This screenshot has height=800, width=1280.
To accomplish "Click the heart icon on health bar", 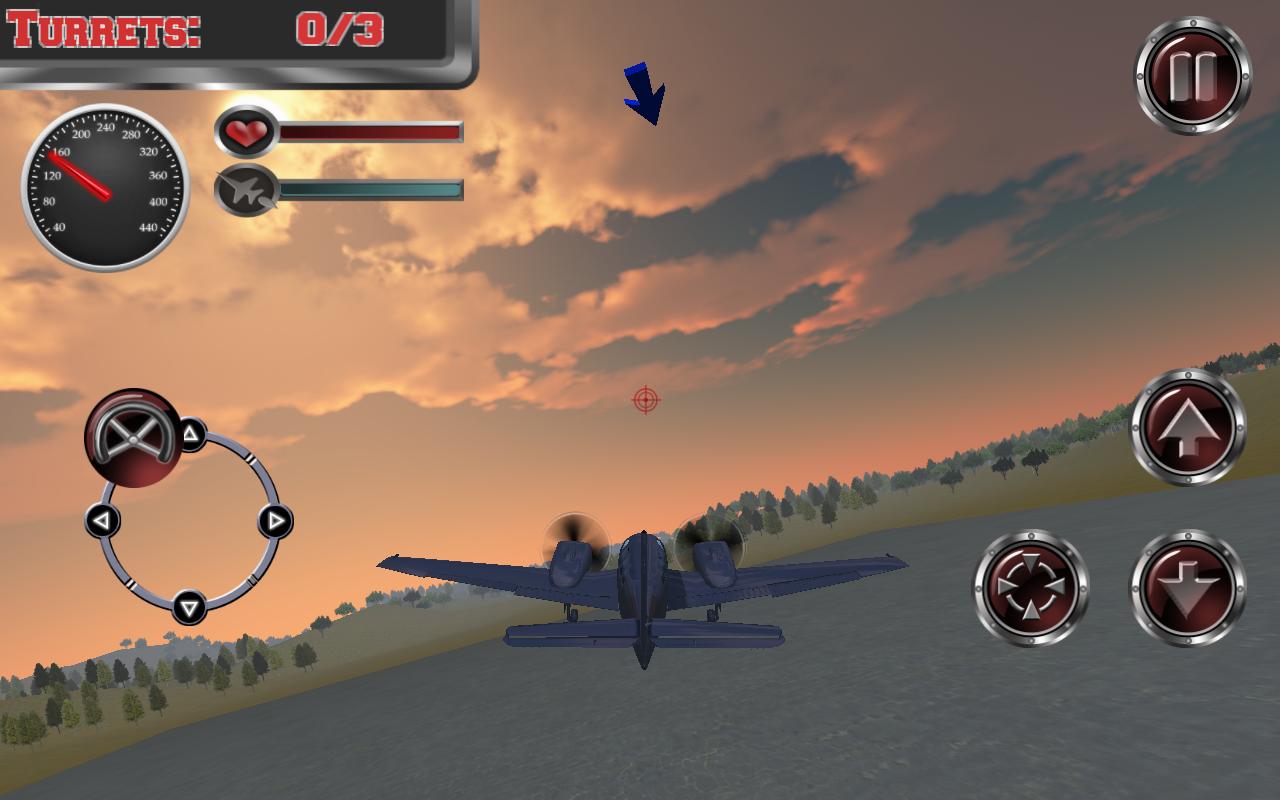I will point(245,130).
